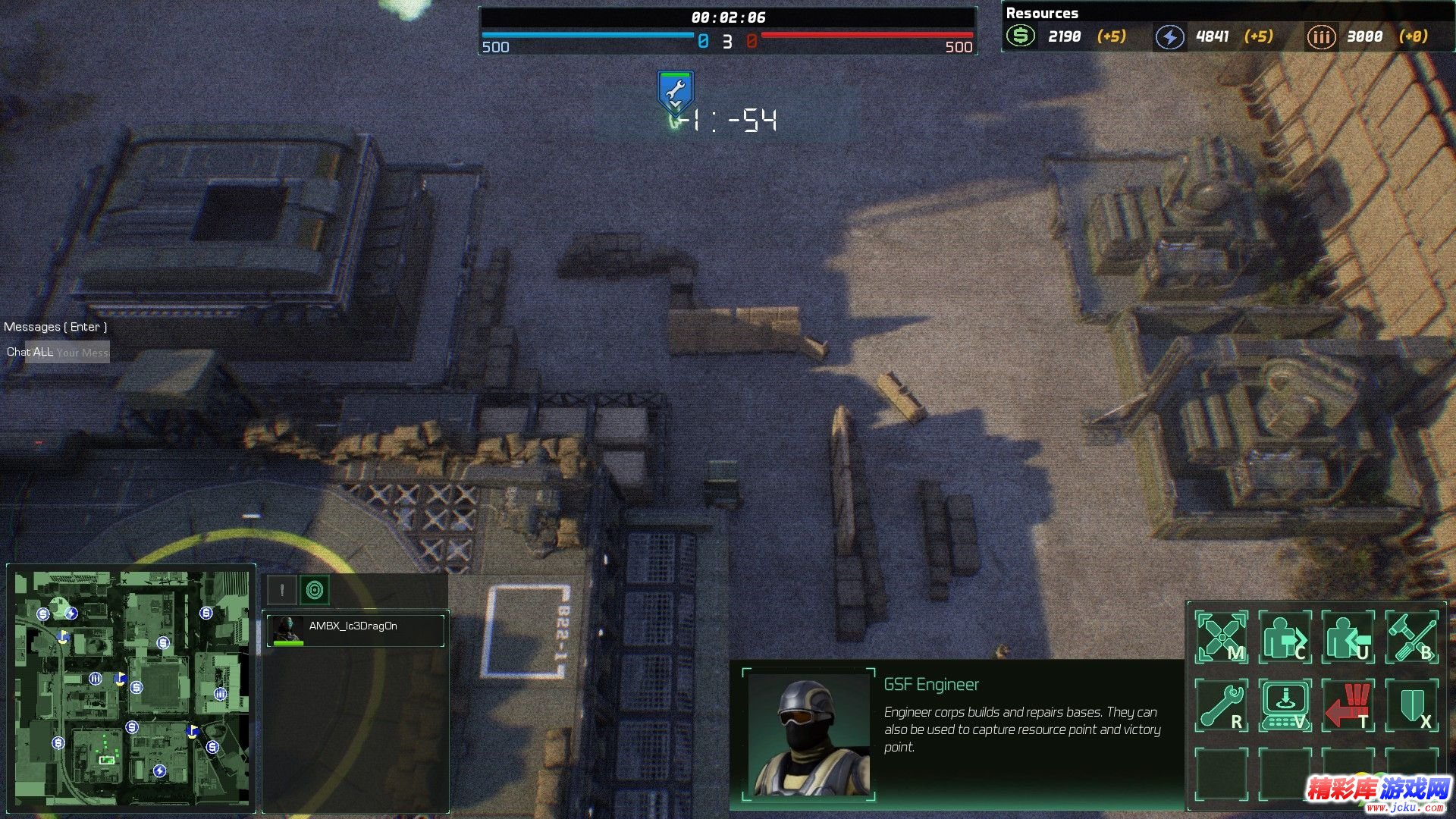Image resolution: width=1456 pixels, height=819 pixels.
Task: Click the tactical minimap
Action: [x=131, y=688]
